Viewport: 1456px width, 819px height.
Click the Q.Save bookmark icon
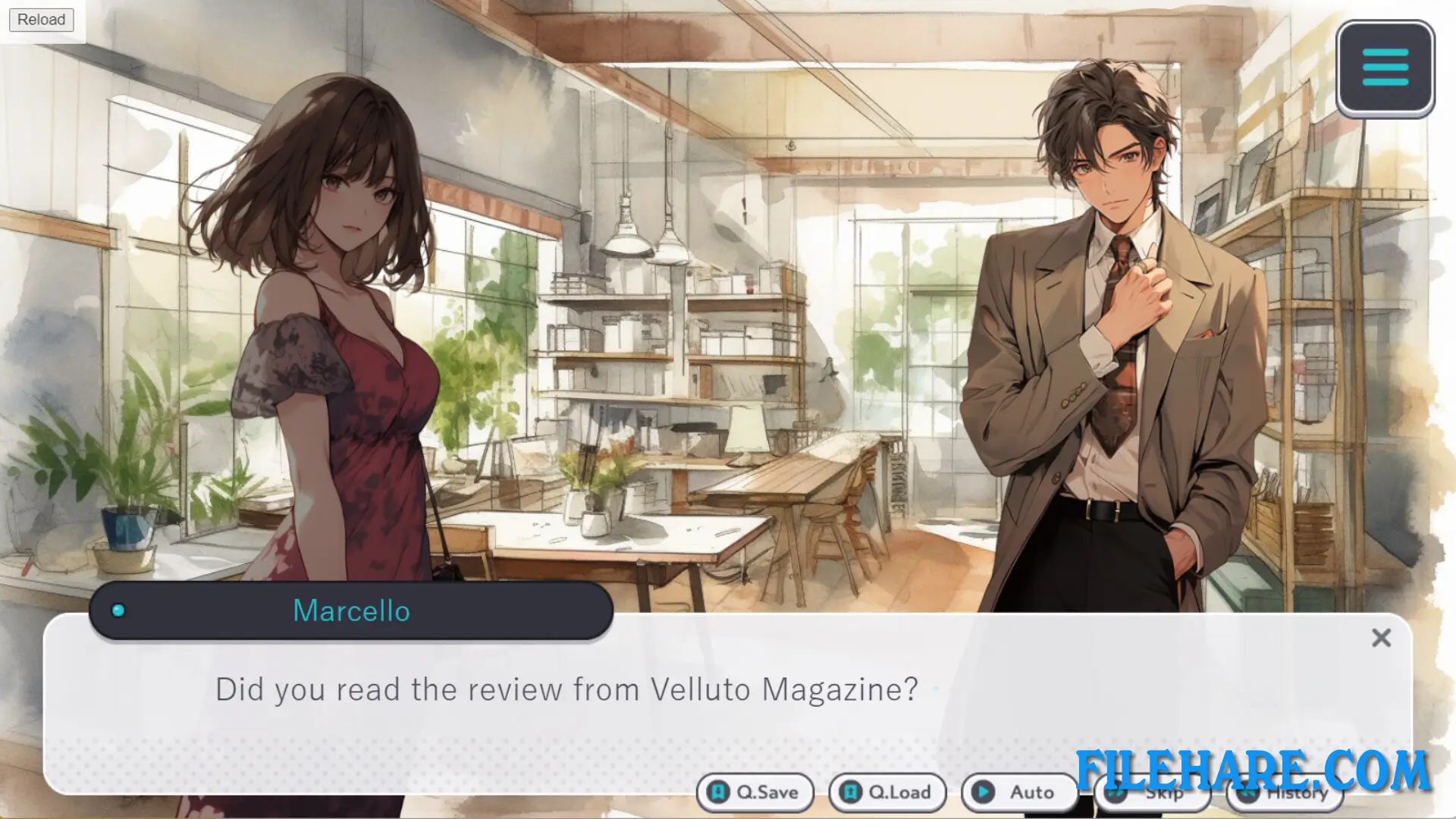pyautogui.click(x=717, y=792)
